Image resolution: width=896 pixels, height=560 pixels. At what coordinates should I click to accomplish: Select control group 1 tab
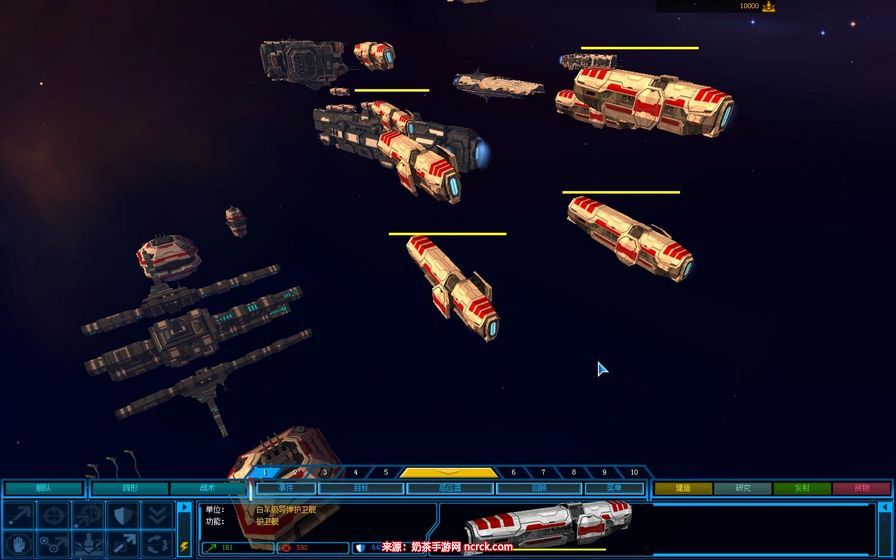(265, 472)
